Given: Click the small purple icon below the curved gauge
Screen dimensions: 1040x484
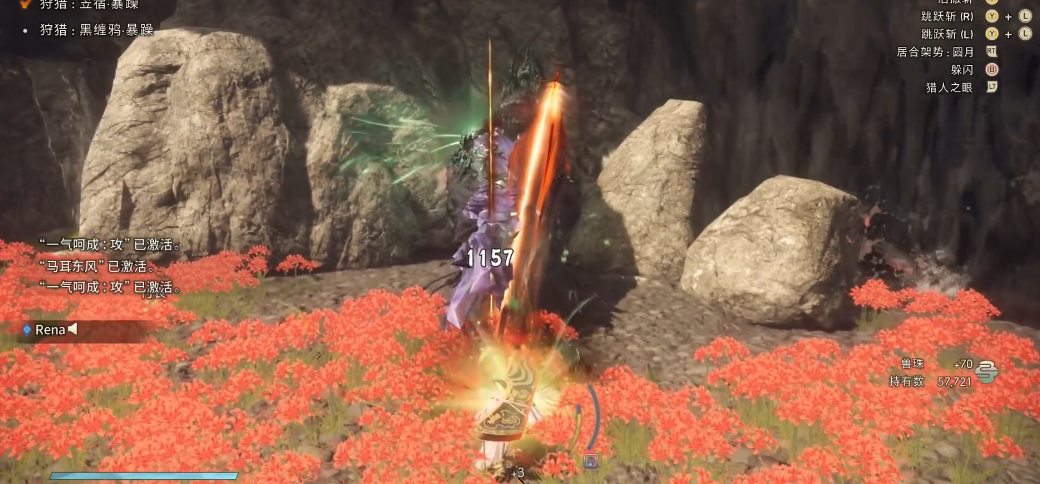Looking at the screenshot, I should 591,462.
